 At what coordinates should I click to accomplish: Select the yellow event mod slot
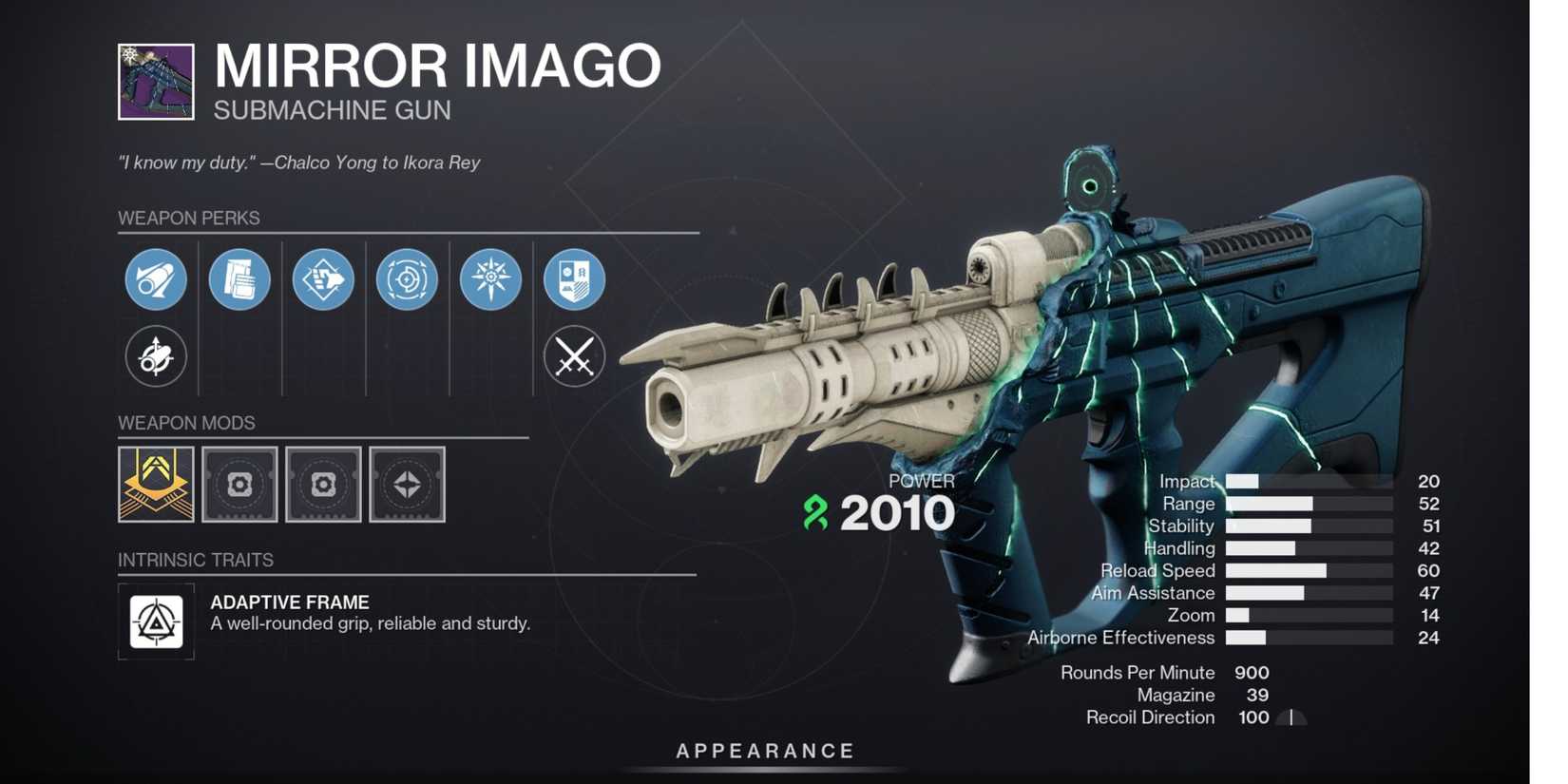pos(155,485)
